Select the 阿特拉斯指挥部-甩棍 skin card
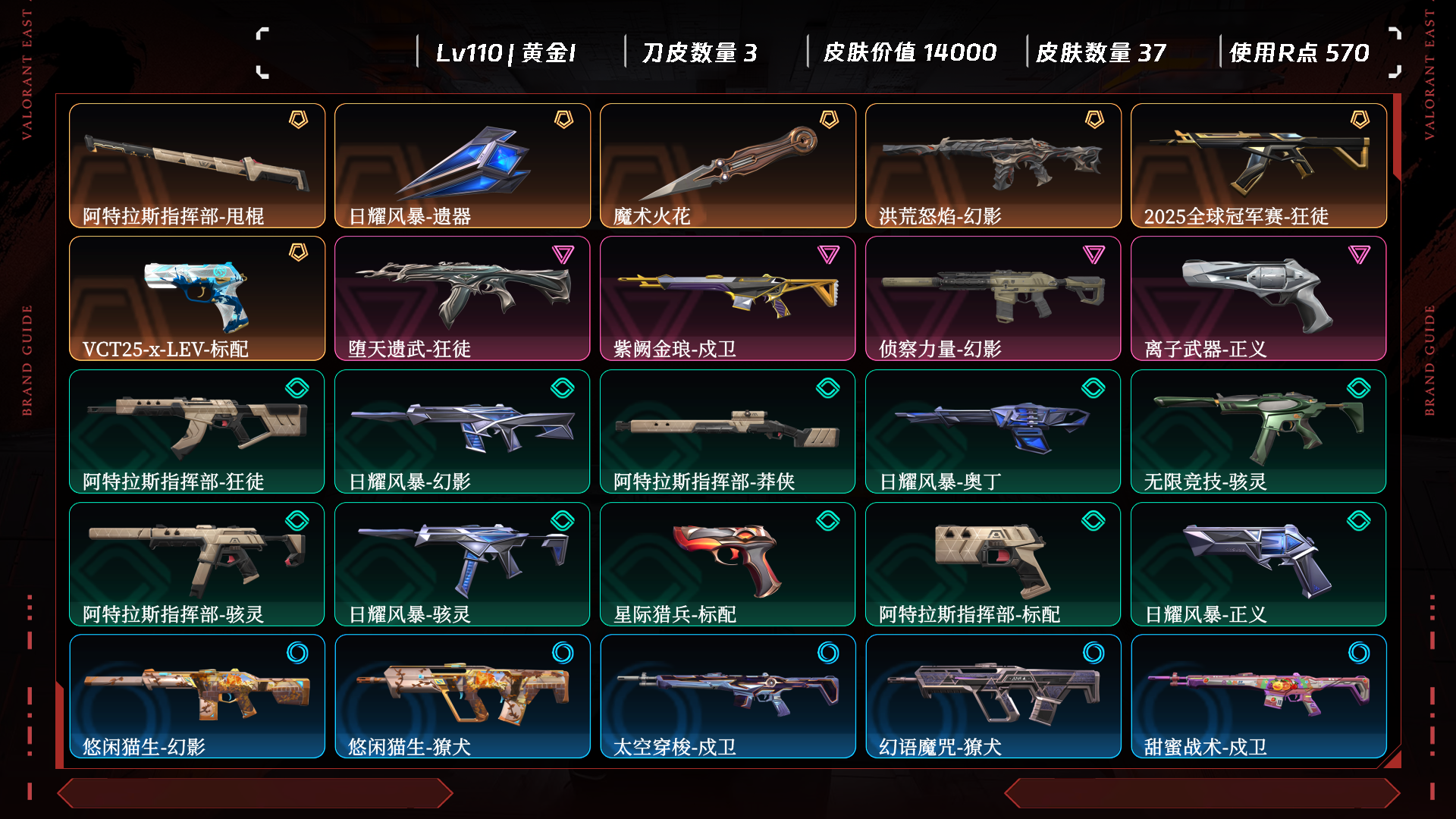The width and height of the screenshot is (1456, 819). pyautogui.click(x=197, y=165)
